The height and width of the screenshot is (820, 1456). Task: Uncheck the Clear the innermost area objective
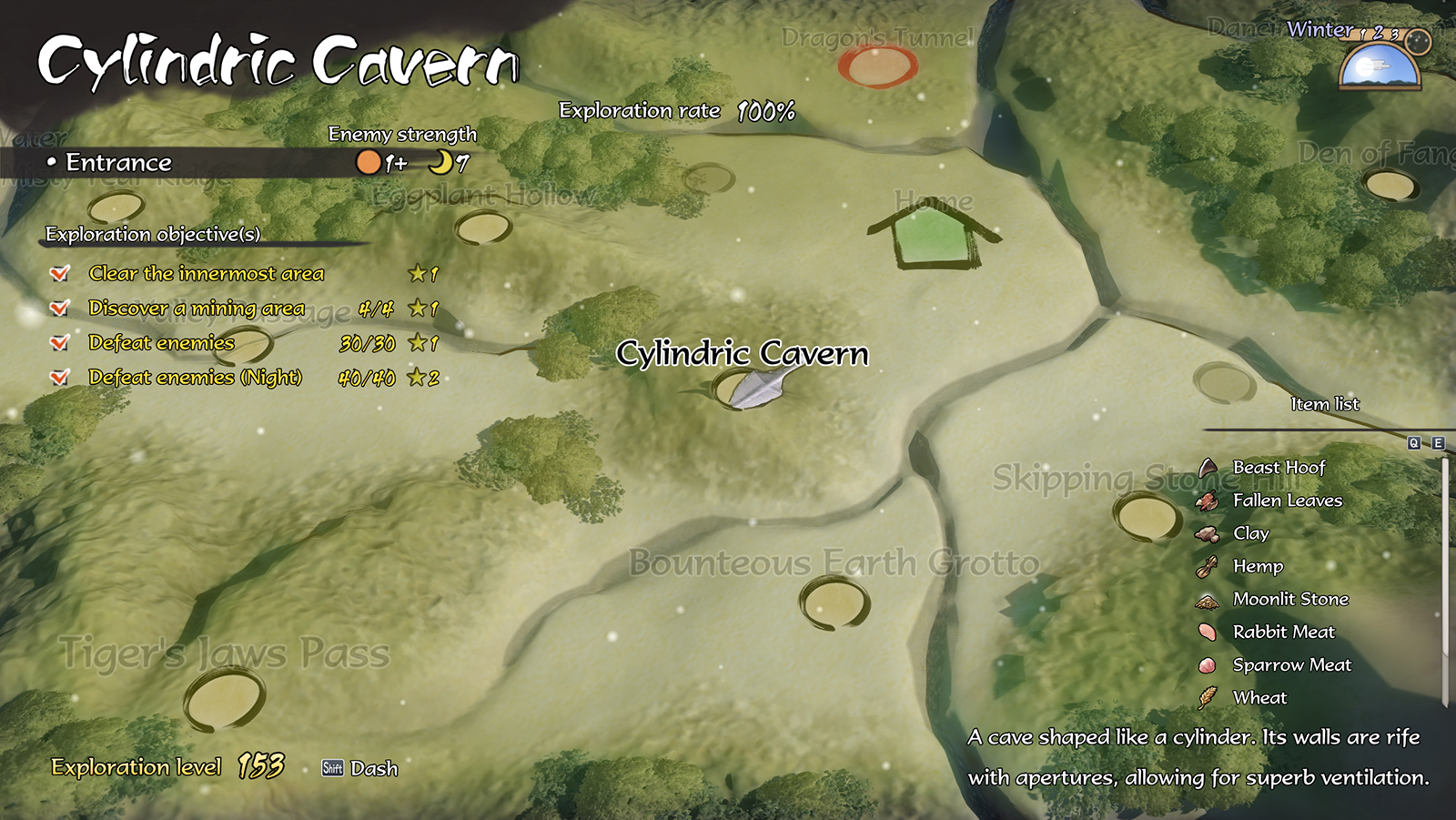[x=61, y=272]
